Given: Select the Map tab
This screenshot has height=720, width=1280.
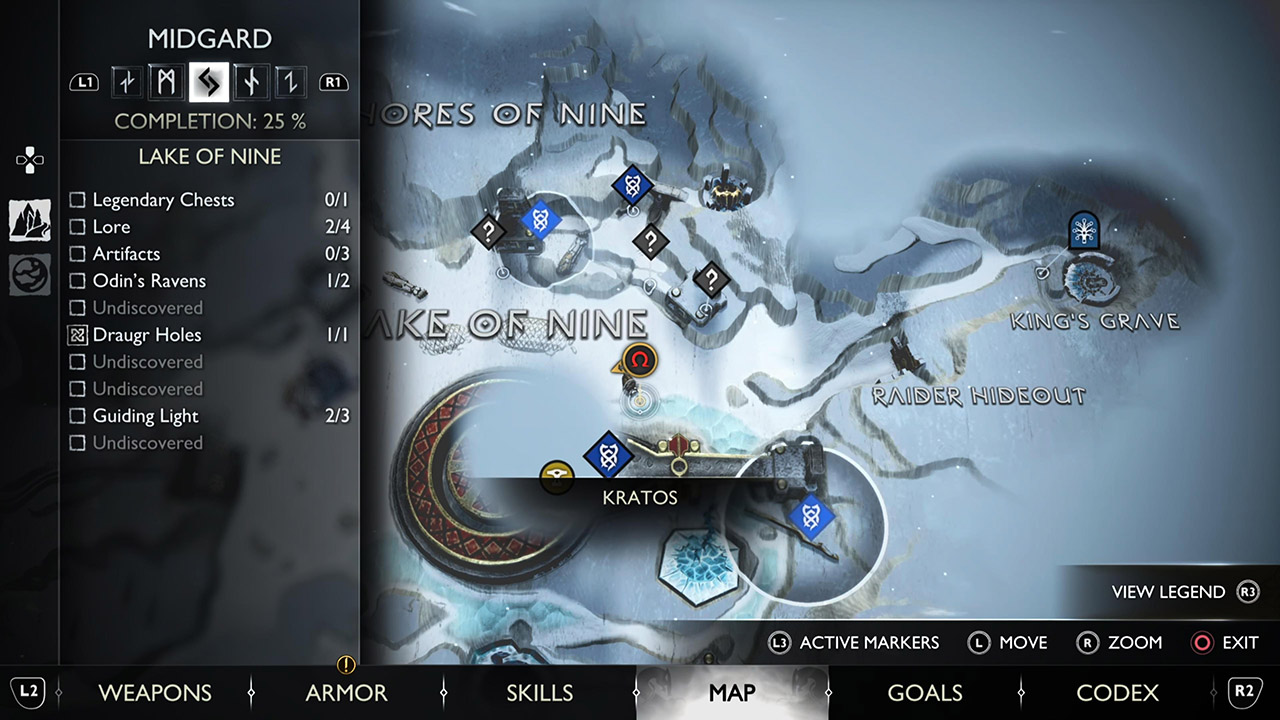Looking at the screenshot, I should coord(731,693).
